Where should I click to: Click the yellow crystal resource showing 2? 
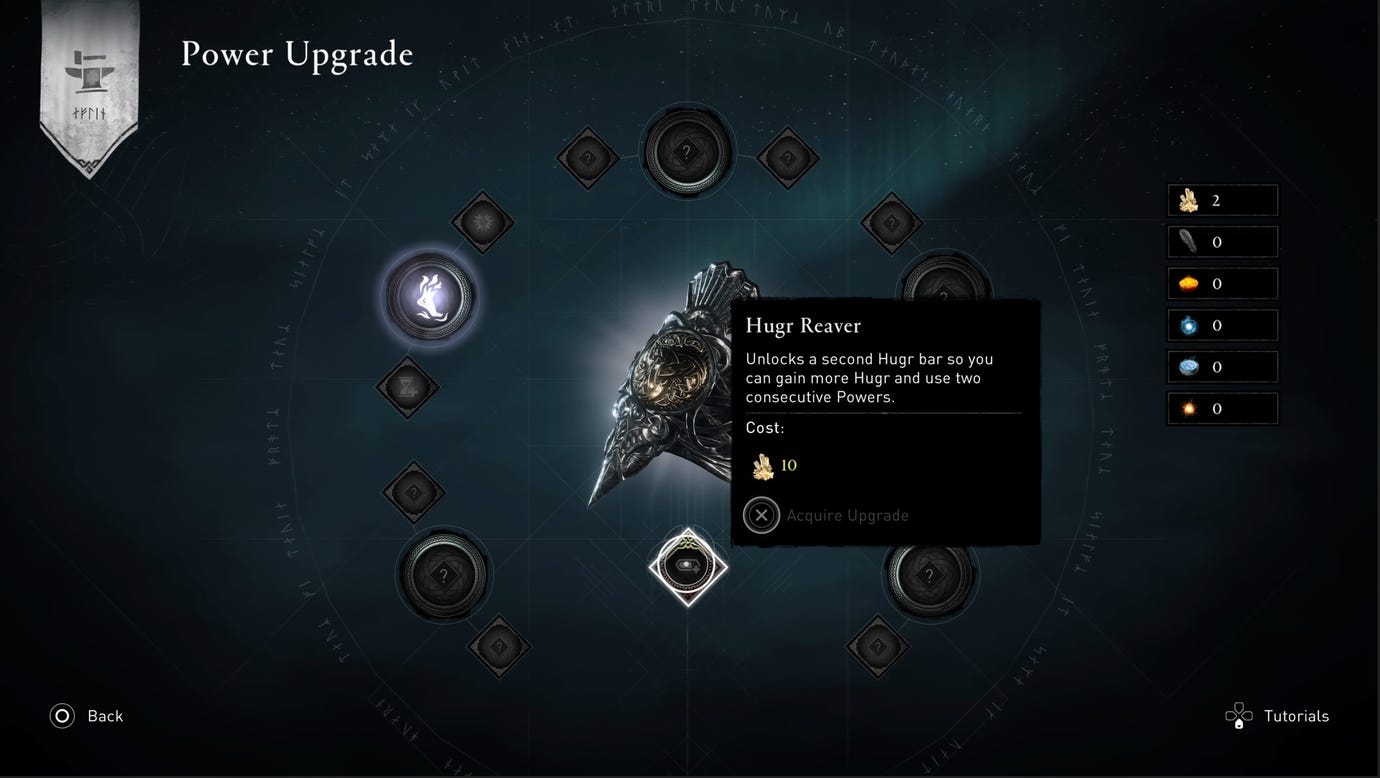(1189, 199)
